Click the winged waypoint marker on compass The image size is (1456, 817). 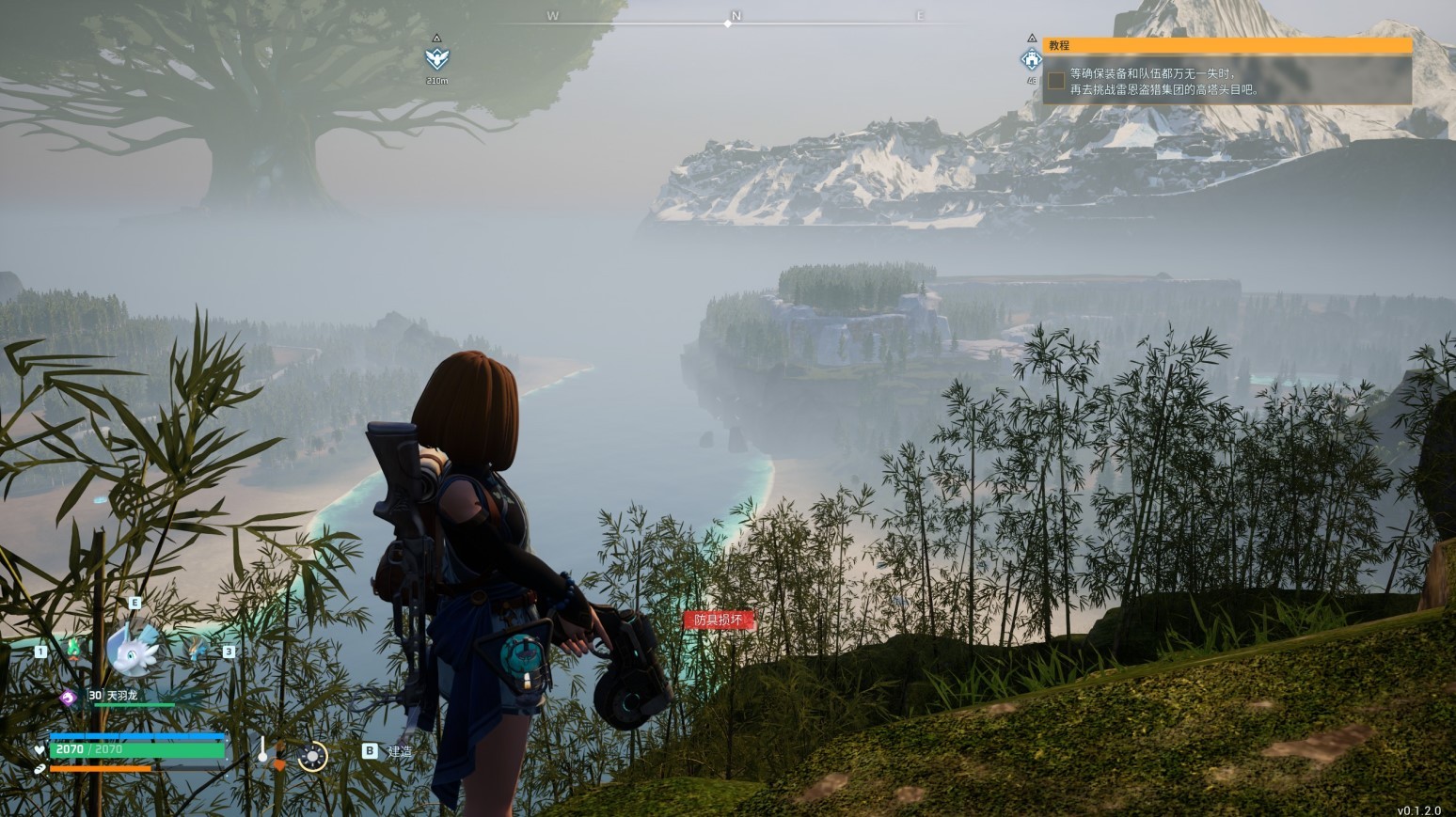pyautogui.click(x=436, y=58)
